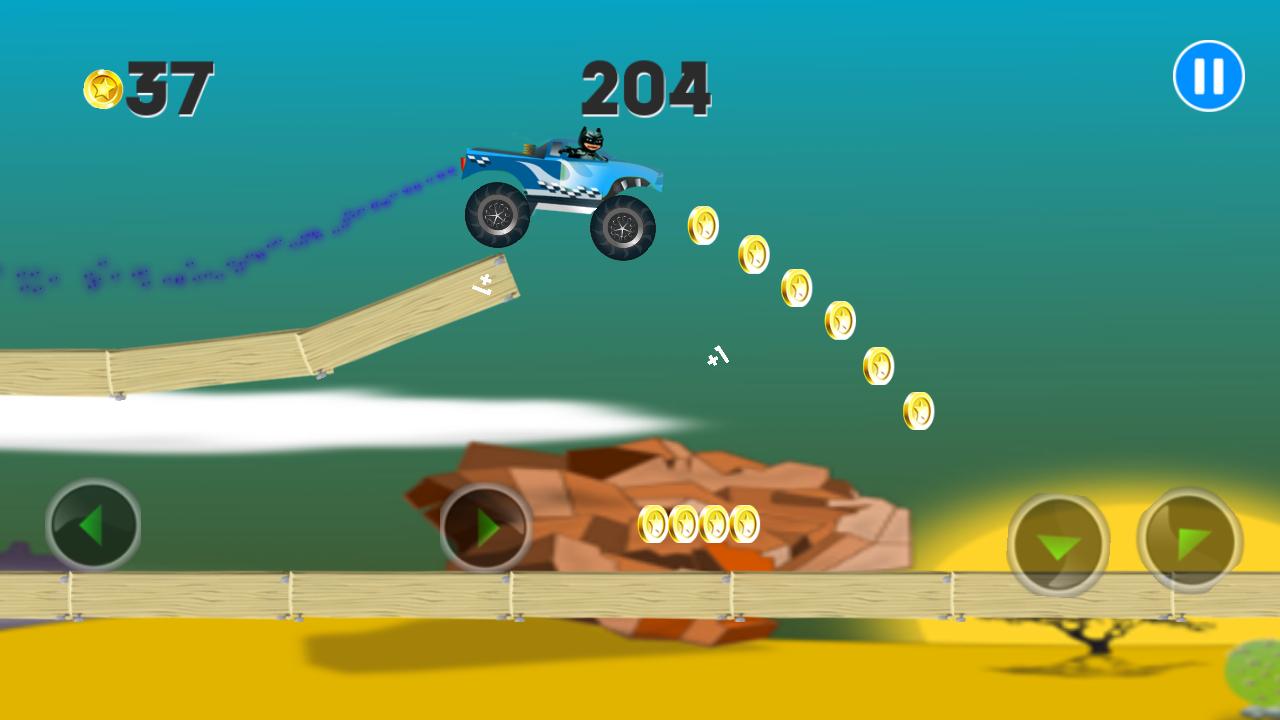The image size is (1280, 720).
Task: Tap the forward tilt control button
Action: (x=1192, y=540)
